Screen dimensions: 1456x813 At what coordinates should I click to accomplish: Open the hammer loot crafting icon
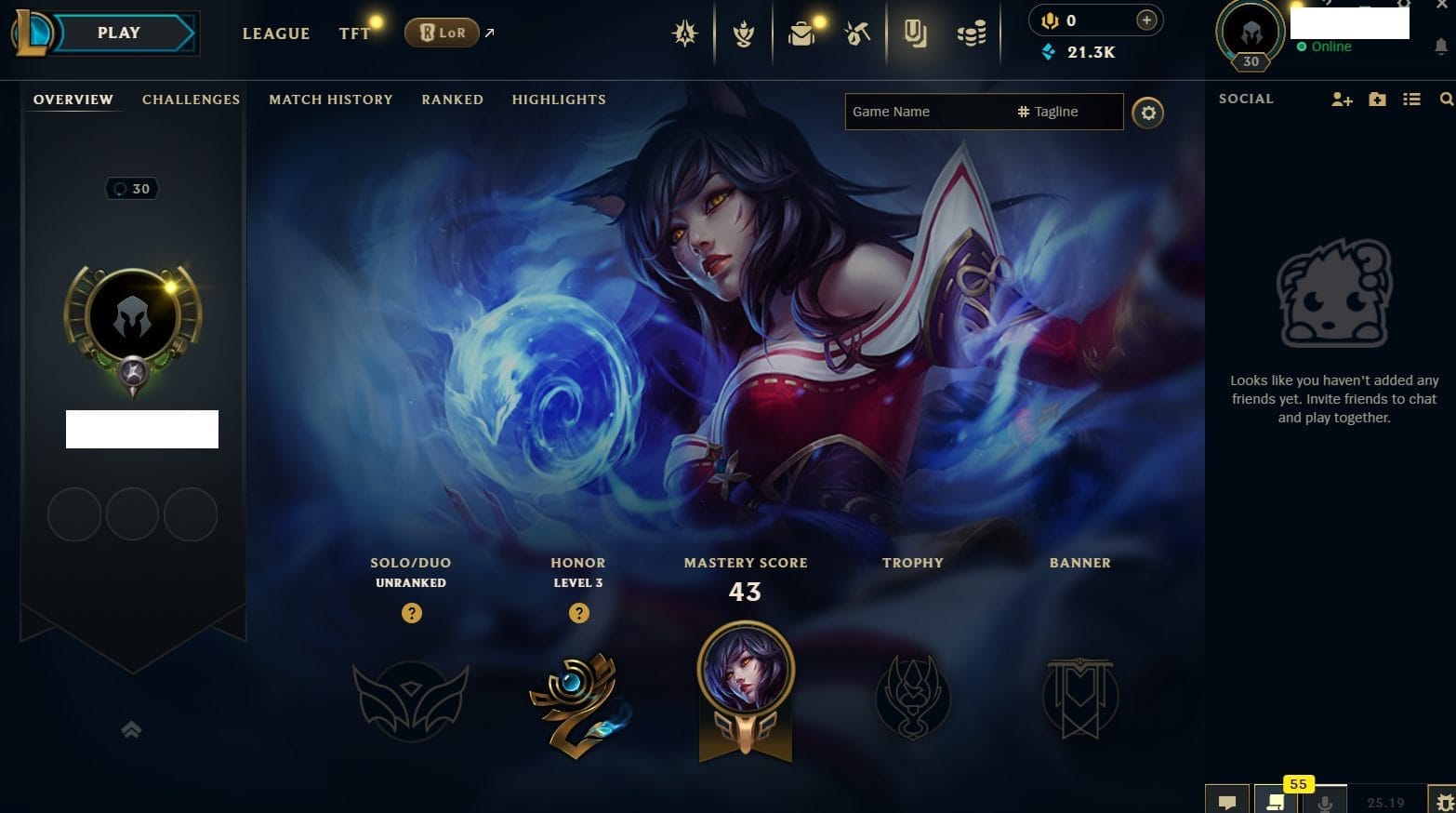857,34
